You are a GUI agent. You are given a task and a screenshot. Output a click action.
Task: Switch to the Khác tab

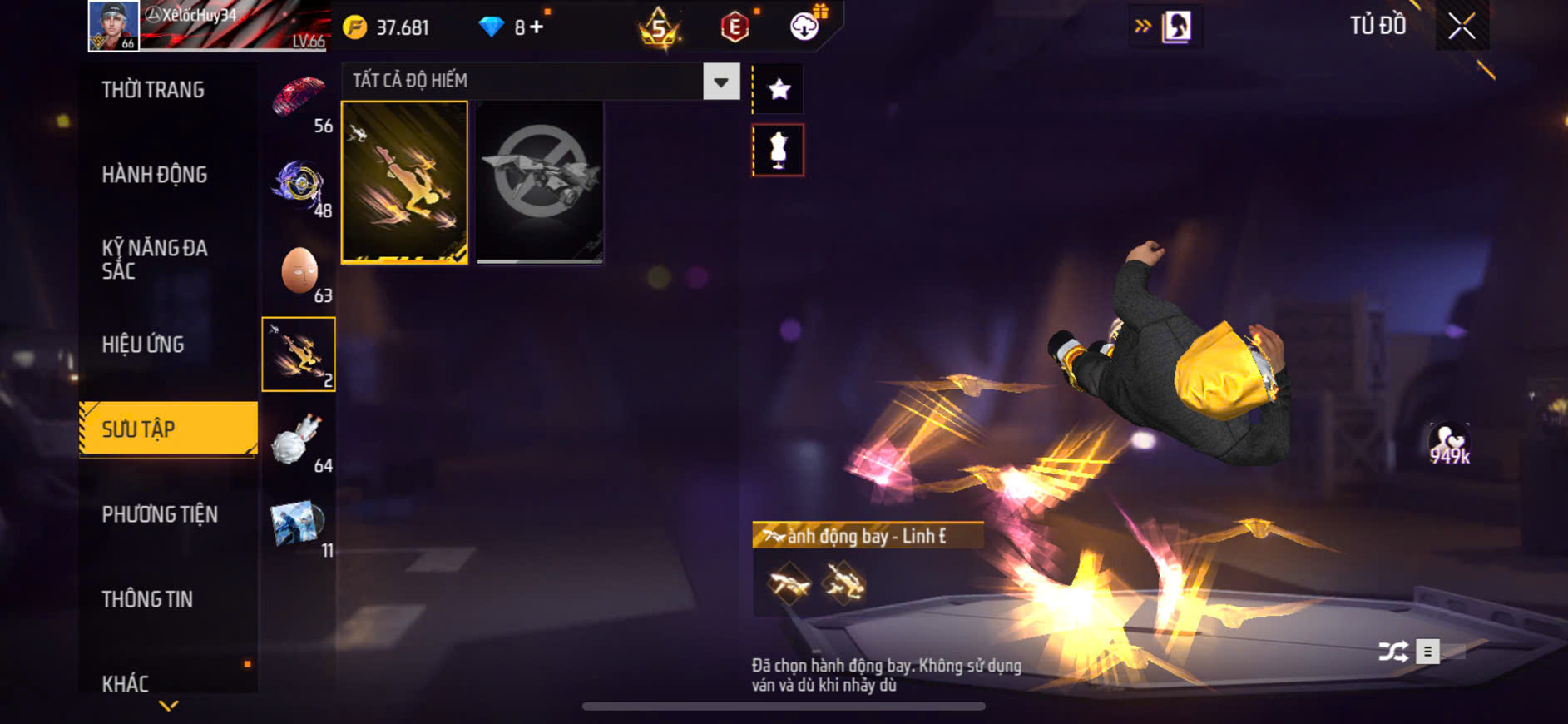click(x=126, y=683)
